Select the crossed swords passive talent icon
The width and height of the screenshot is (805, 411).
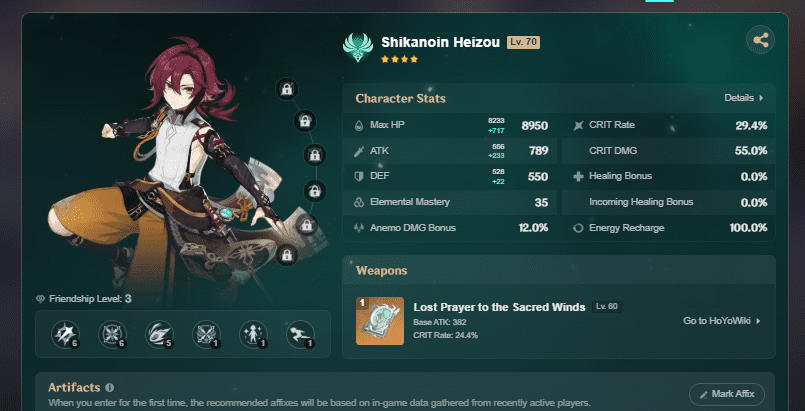[x=205, y=334]
